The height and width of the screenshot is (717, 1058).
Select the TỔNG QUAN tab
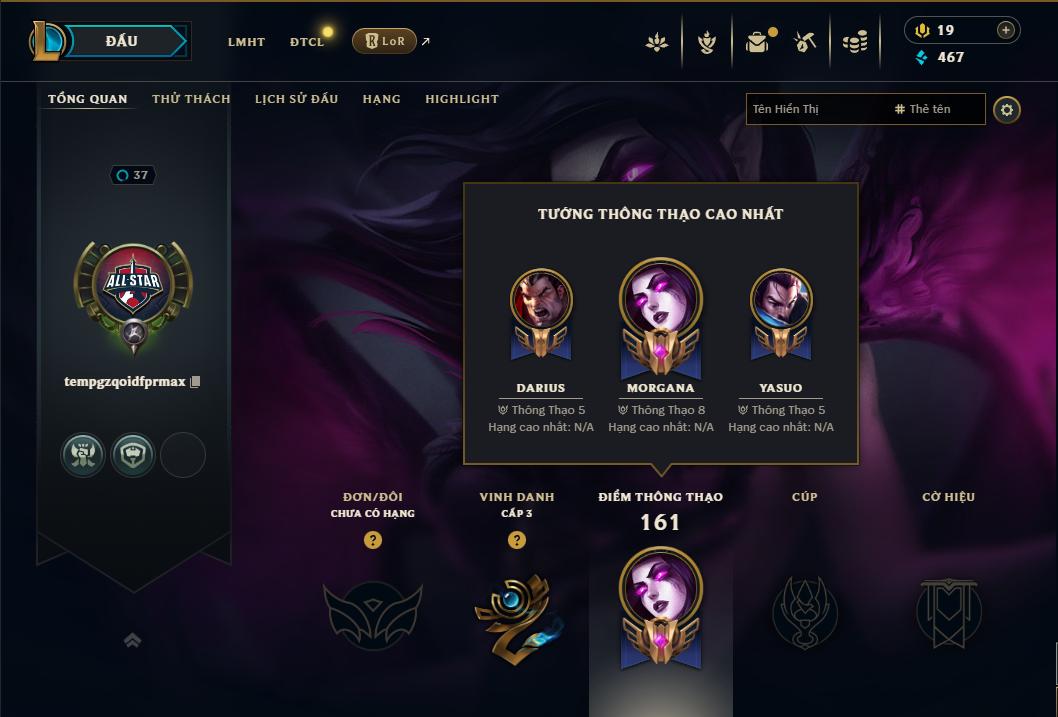click(88, 99)
